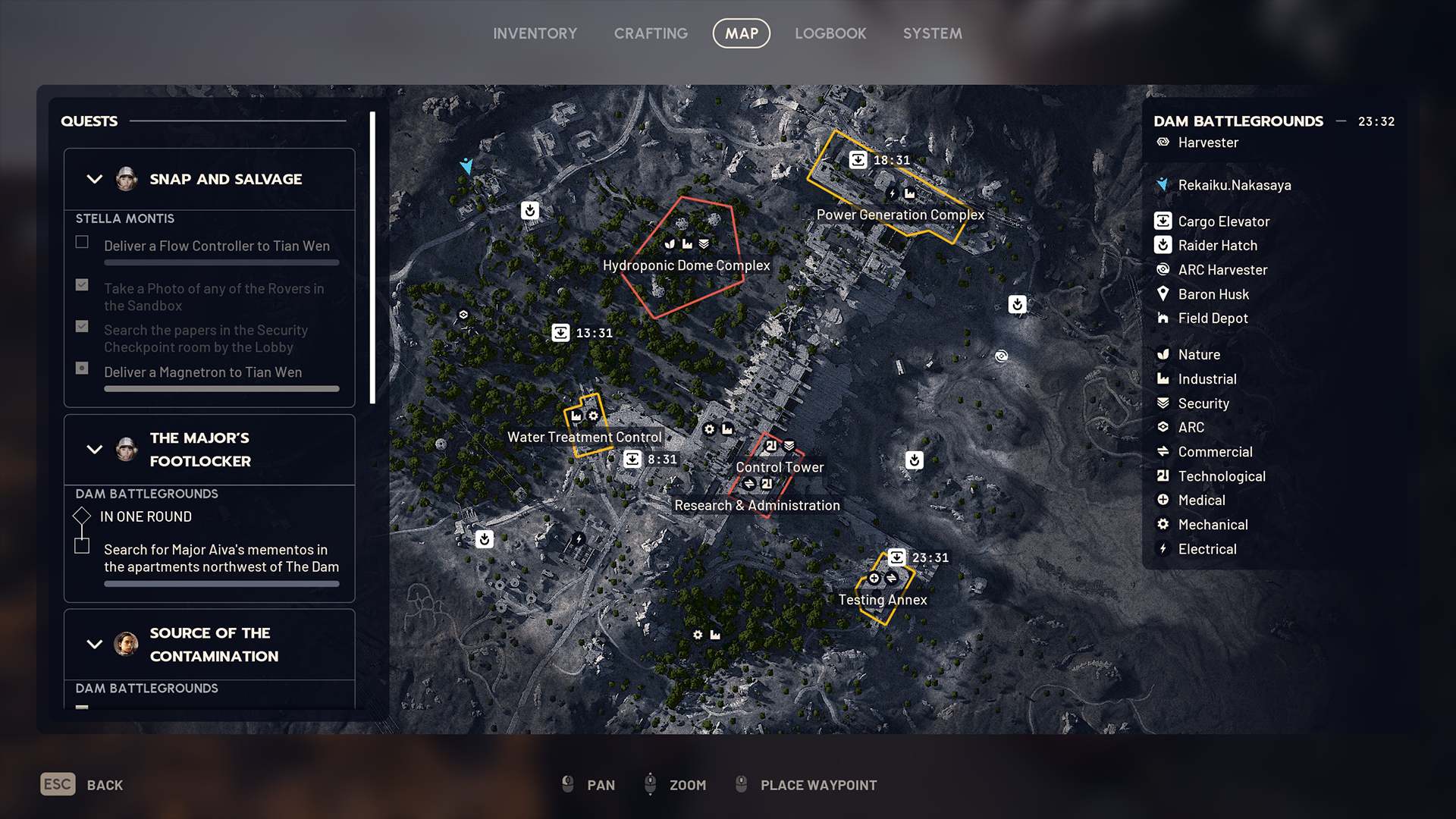Go to the Logbook tab
Viewport: 1456px width, 819px height.
tap(830, 33)
